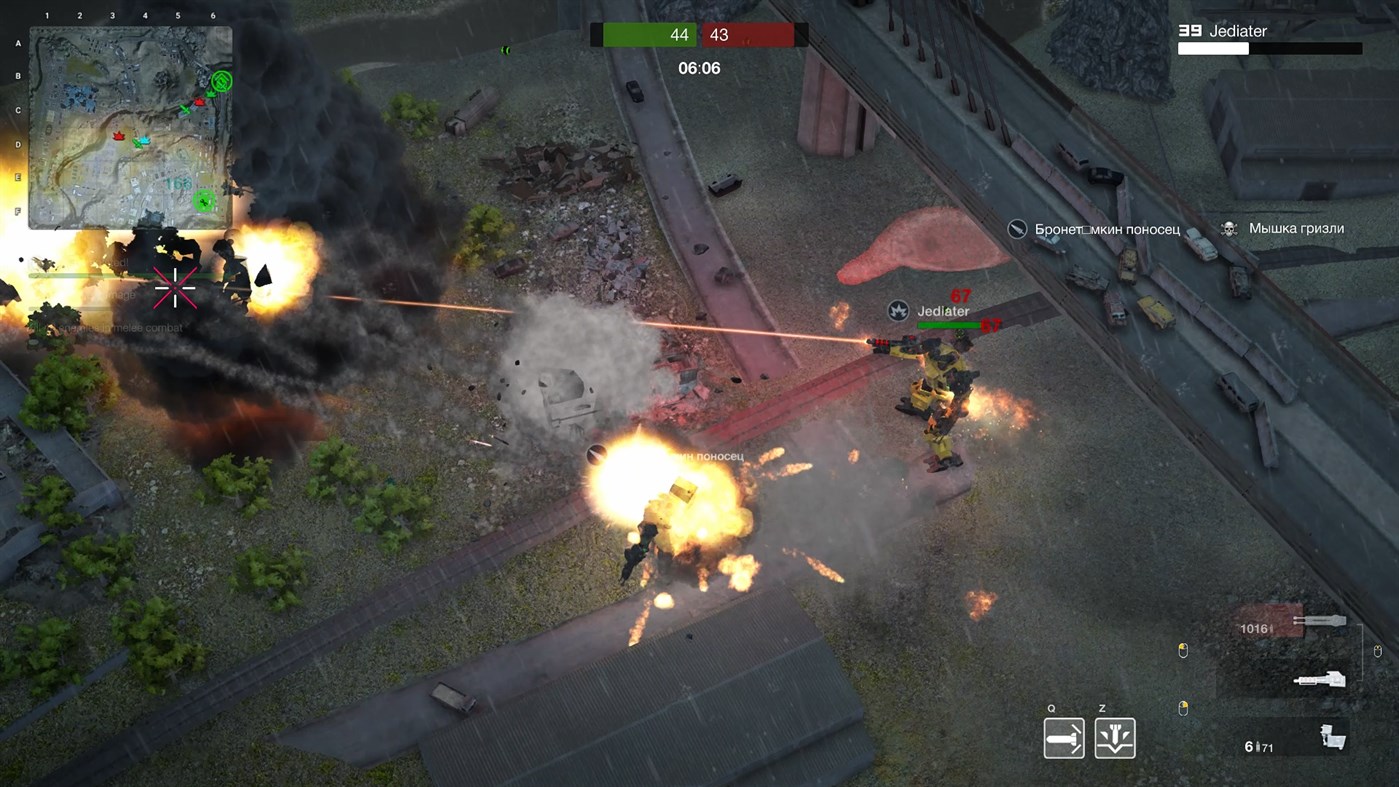Click the green circled ping on the minimap
The width and height of the screenshot is (1399, 787).
[222, 81]
